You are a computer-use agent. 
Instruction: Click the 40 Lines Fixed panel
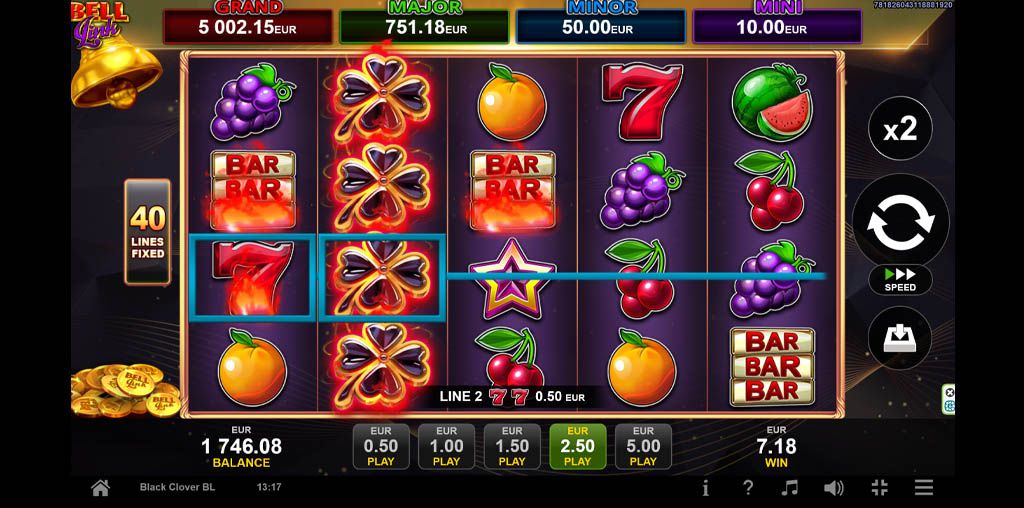147,232
